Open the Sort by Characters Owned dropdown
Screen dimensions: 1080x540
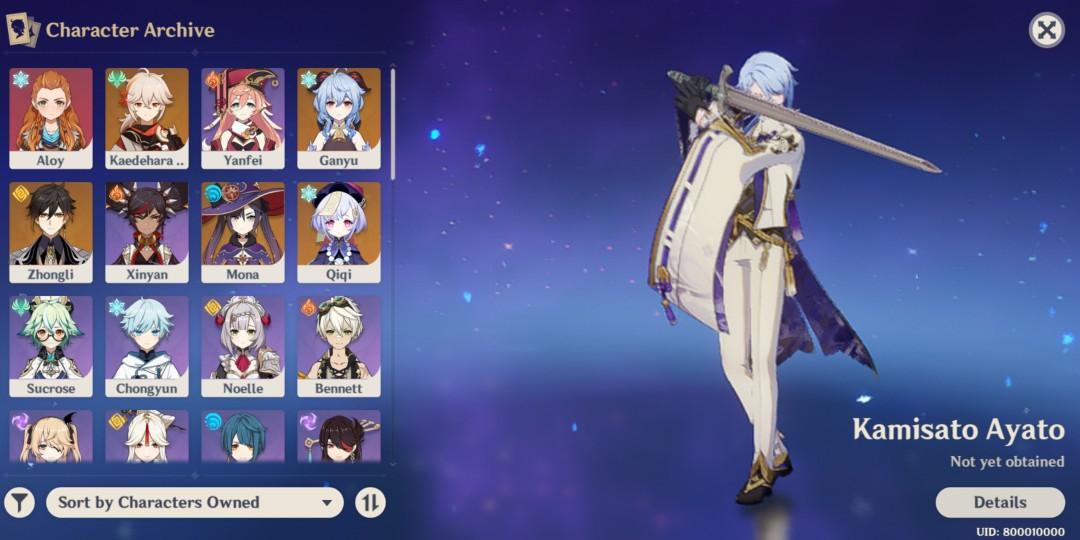click(x=195, y=502)
